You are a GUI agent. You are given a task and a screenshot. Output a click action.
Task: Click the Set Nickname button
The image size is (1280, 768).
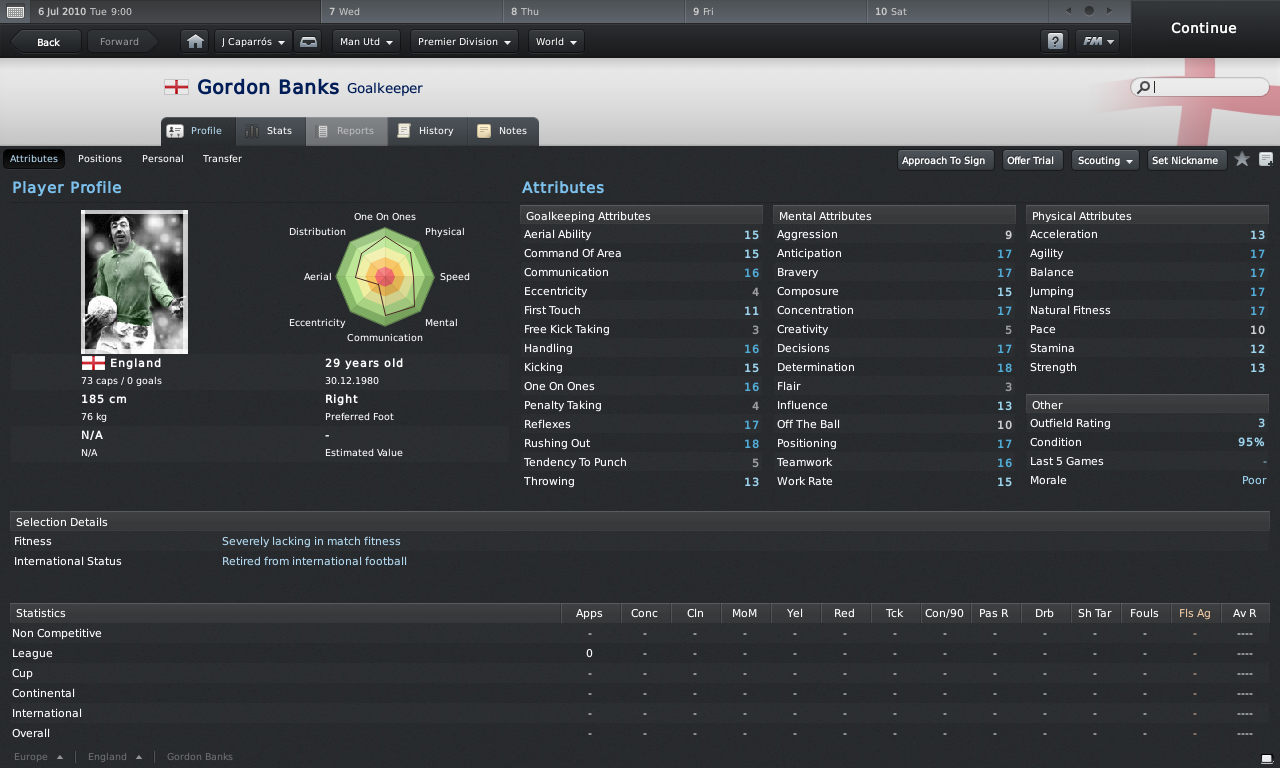click(x=1185, y=160)
